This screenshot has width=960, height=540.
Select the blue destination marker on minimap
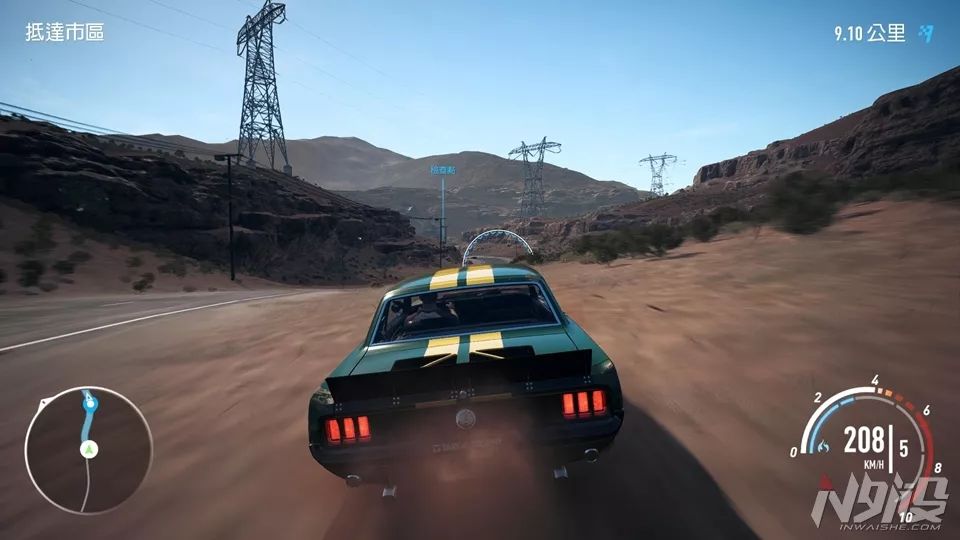click(x=91, y=403)
